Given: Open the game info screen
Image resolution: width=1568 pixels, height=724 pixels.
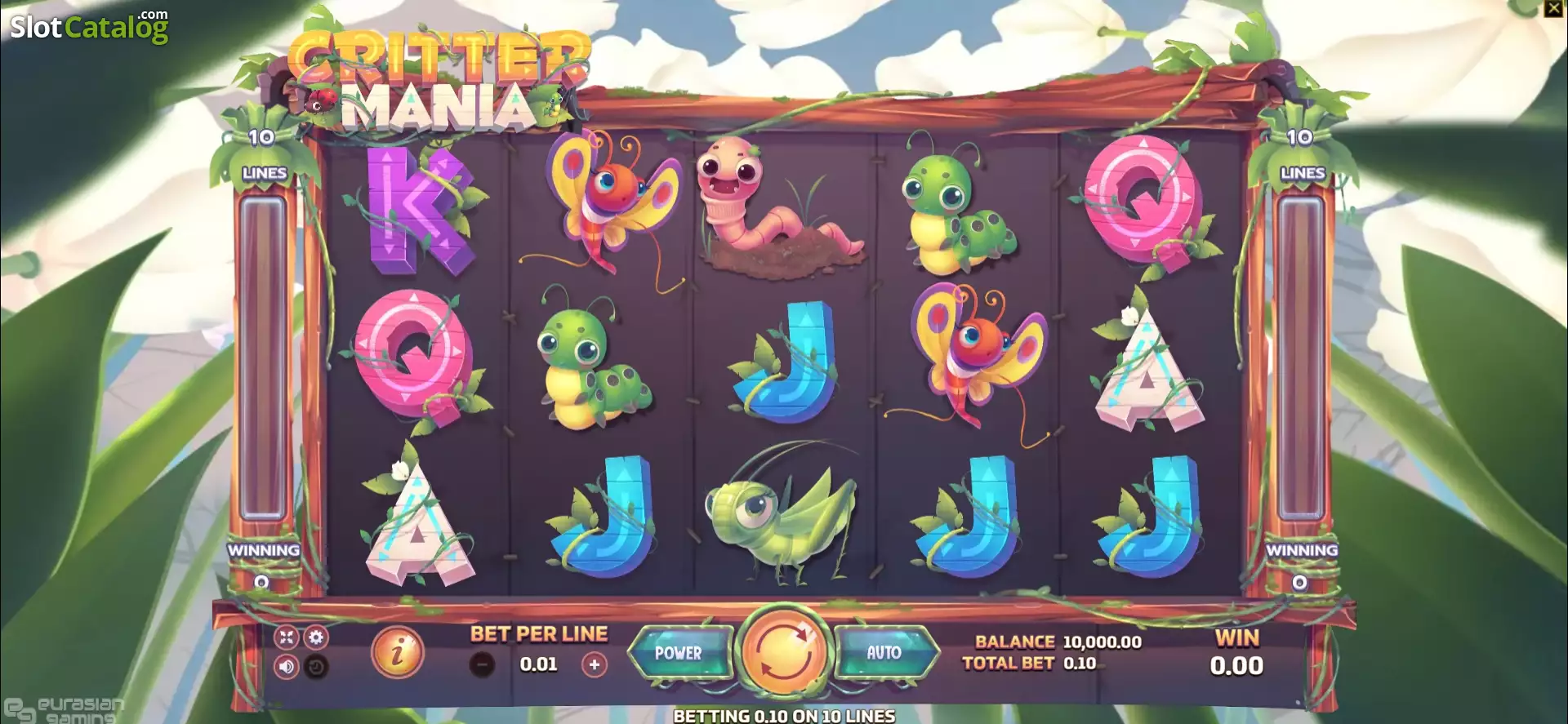Looking at the screenshot, I should 397,653.
